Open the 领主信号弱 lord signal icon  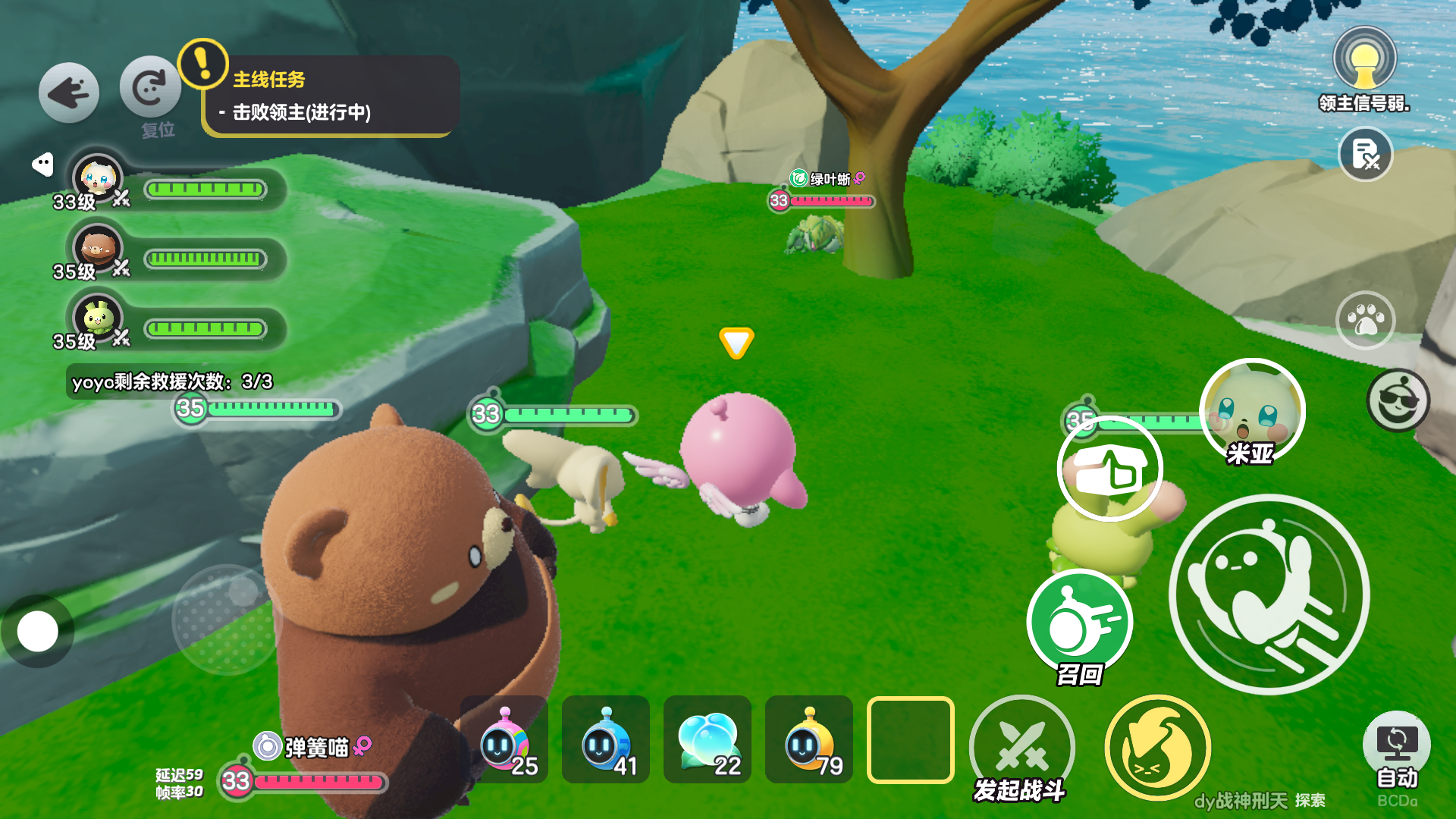pos(1364,61)
